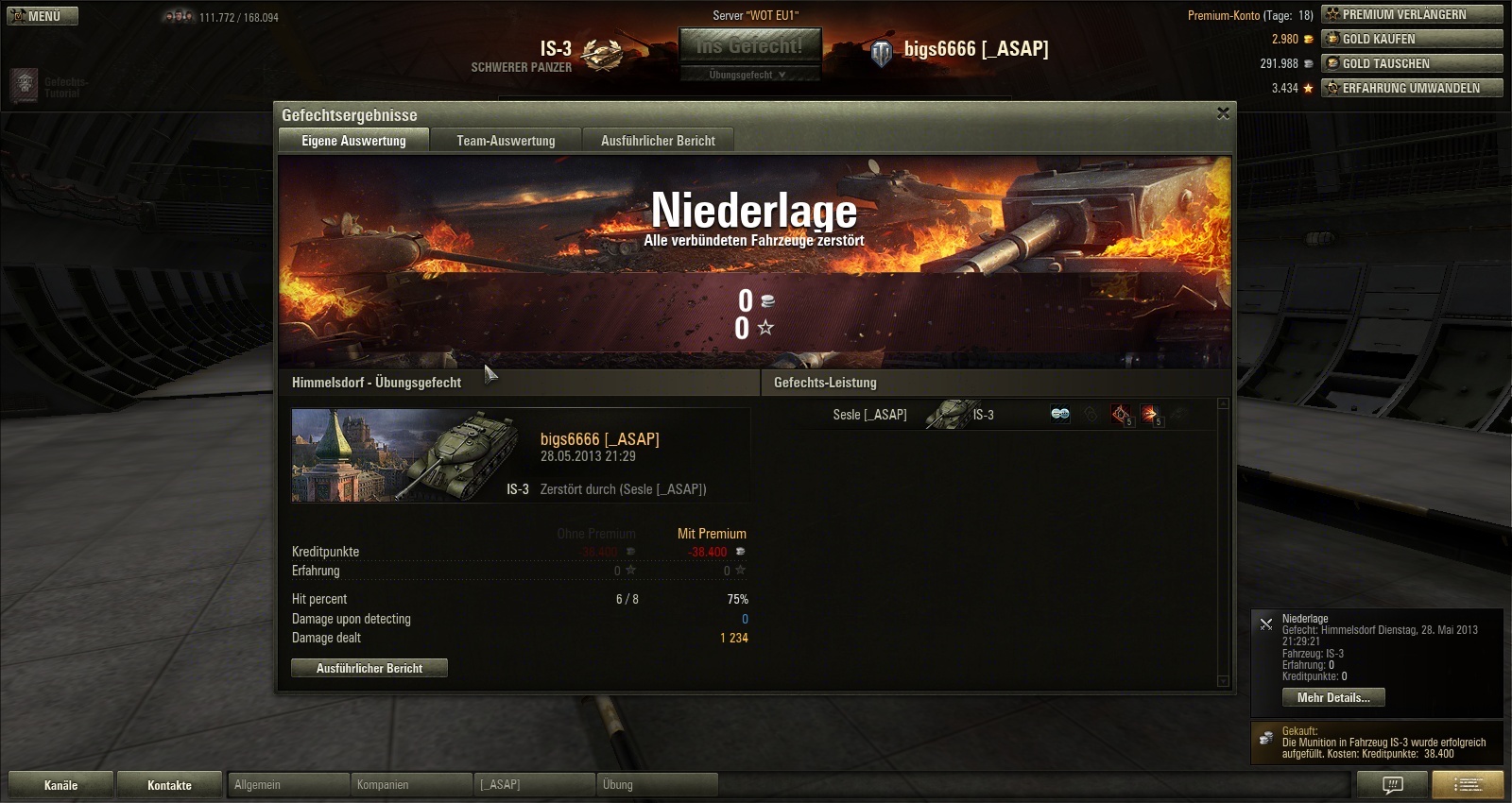Select the Kompanien chat tab

(x=411, y=785)
